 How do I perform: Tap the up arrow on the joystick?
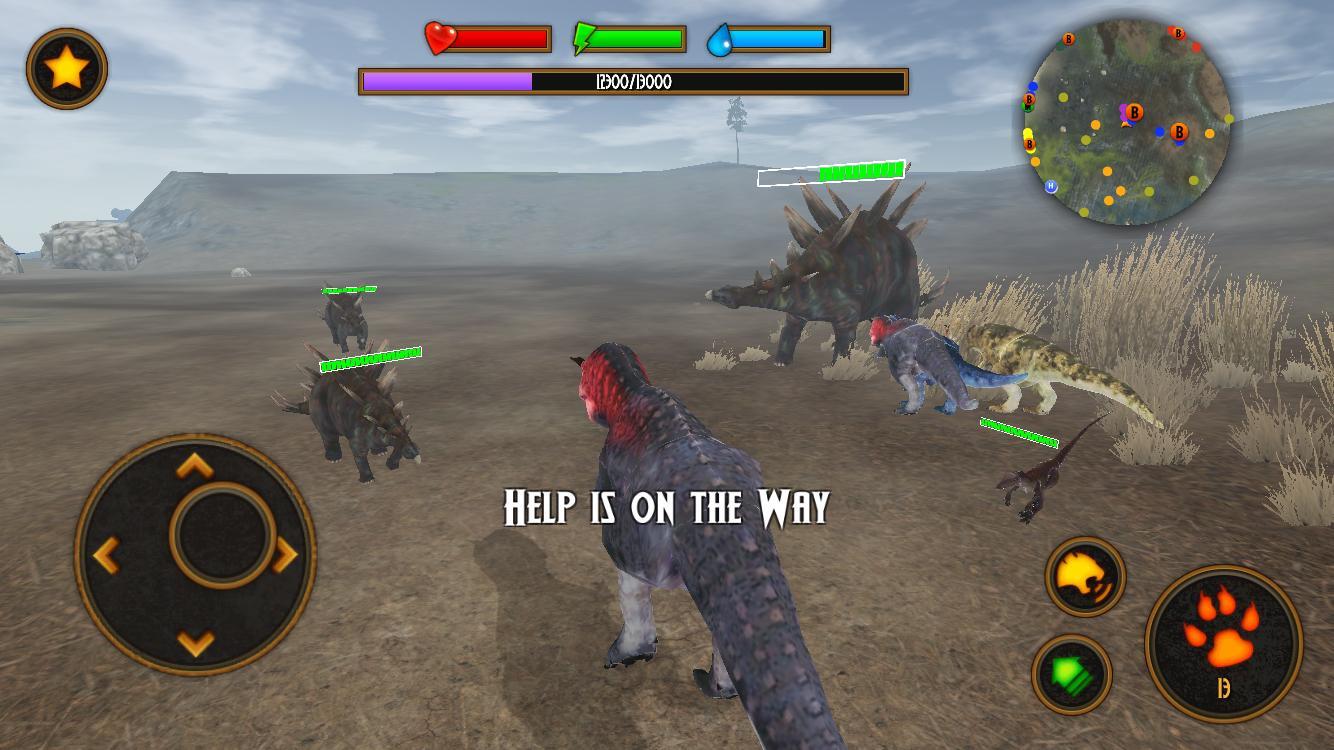(x=192, y=465)
